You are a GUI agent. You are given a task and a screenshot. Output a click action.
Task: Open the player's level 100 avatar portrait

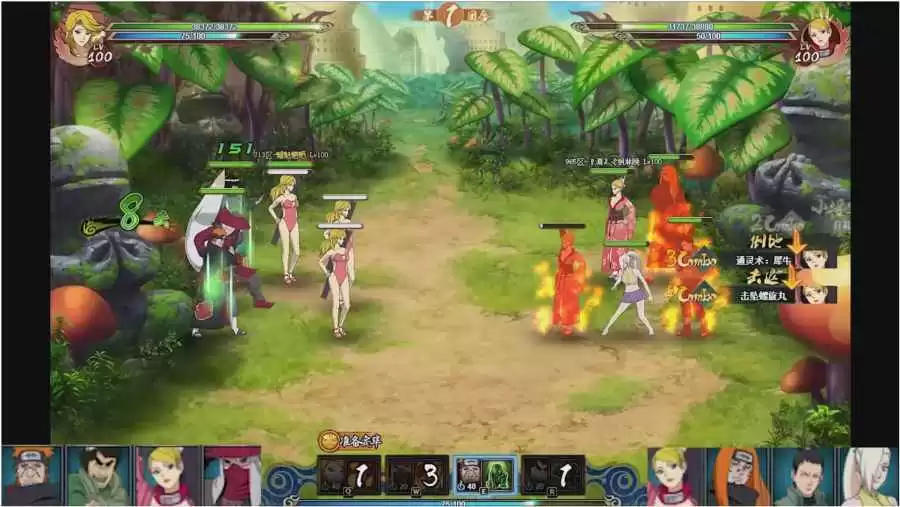pos(82,35)
